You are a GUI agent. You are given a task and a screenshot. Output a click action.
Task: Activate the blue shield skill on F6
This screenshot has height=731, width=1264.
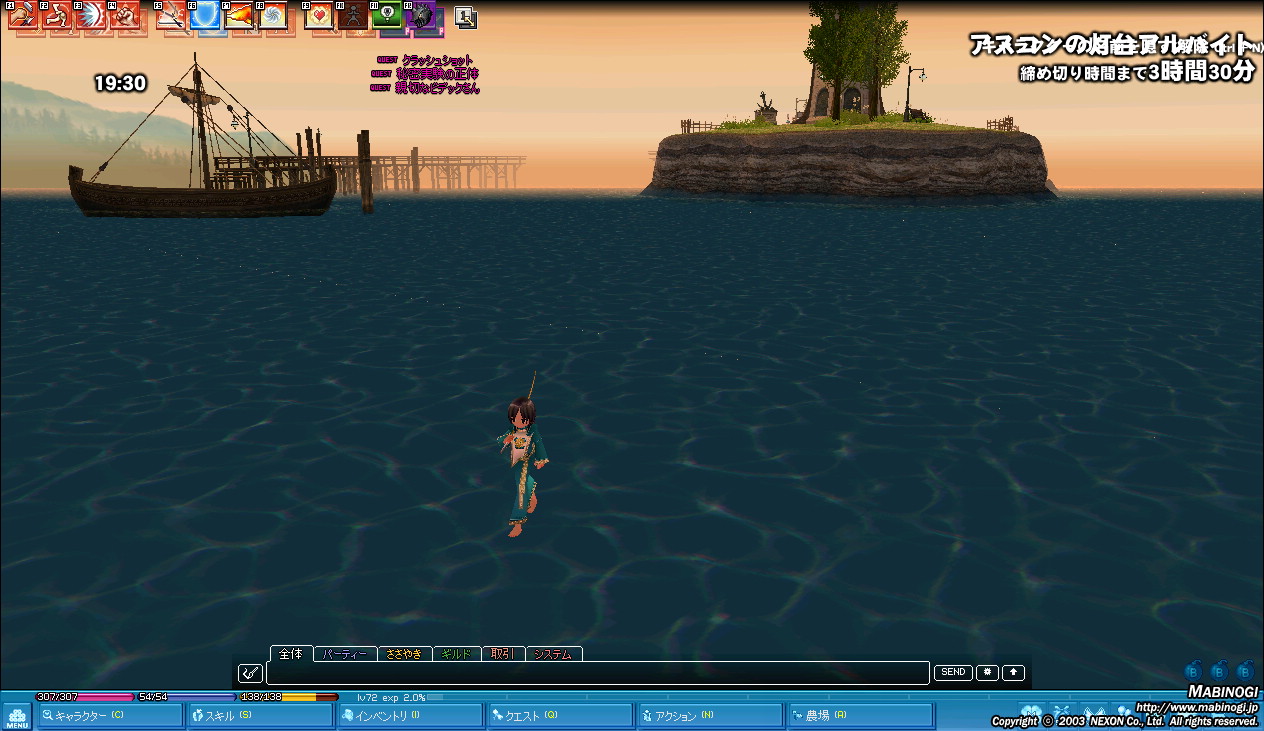point(206,15)
